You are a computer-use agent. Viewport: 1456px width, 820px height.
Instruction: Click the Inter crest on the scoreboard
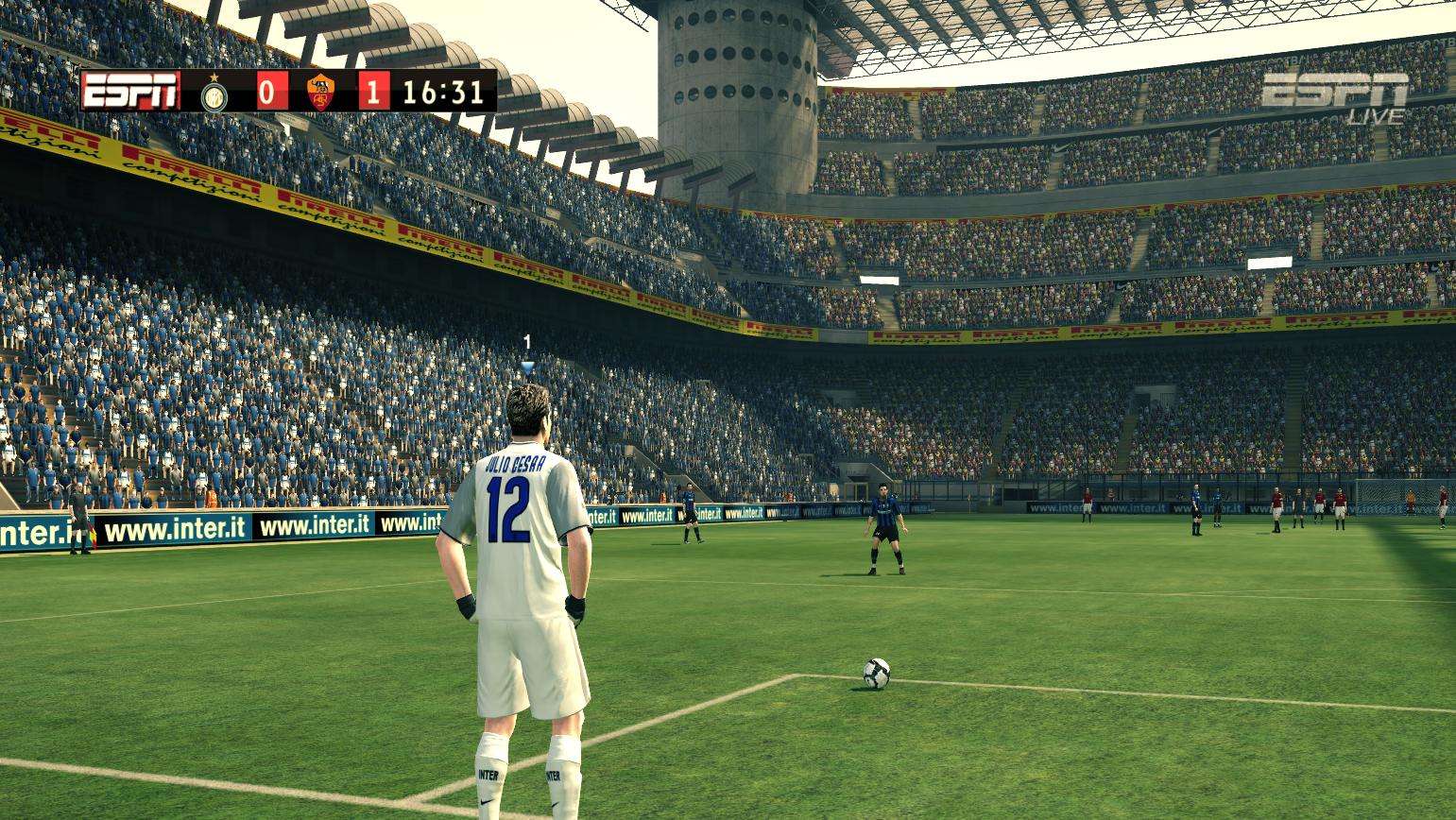(214, 93)
